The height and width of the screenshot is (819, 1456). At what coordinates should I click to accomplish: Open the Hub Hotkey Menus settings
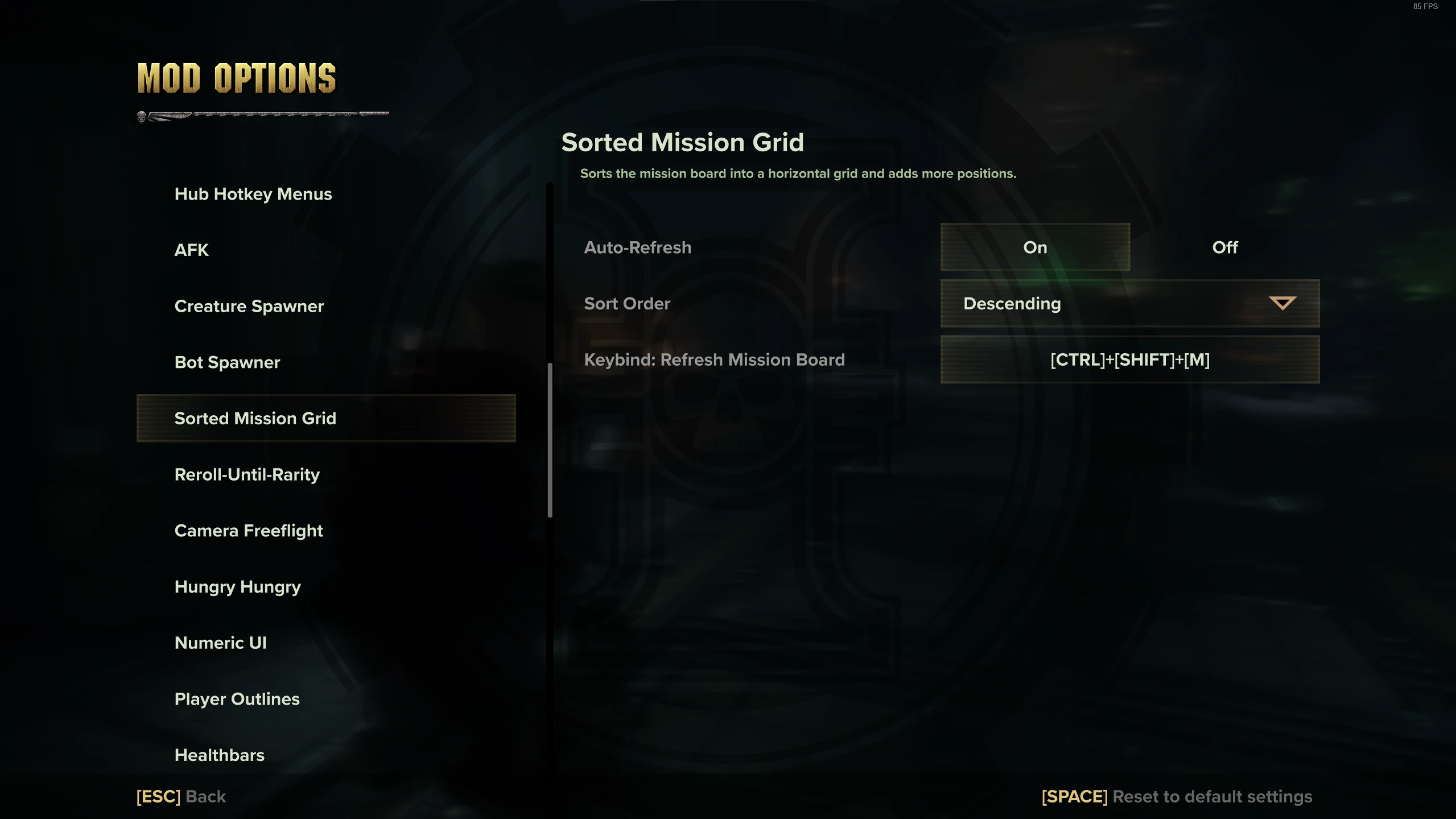coord(253,194)
